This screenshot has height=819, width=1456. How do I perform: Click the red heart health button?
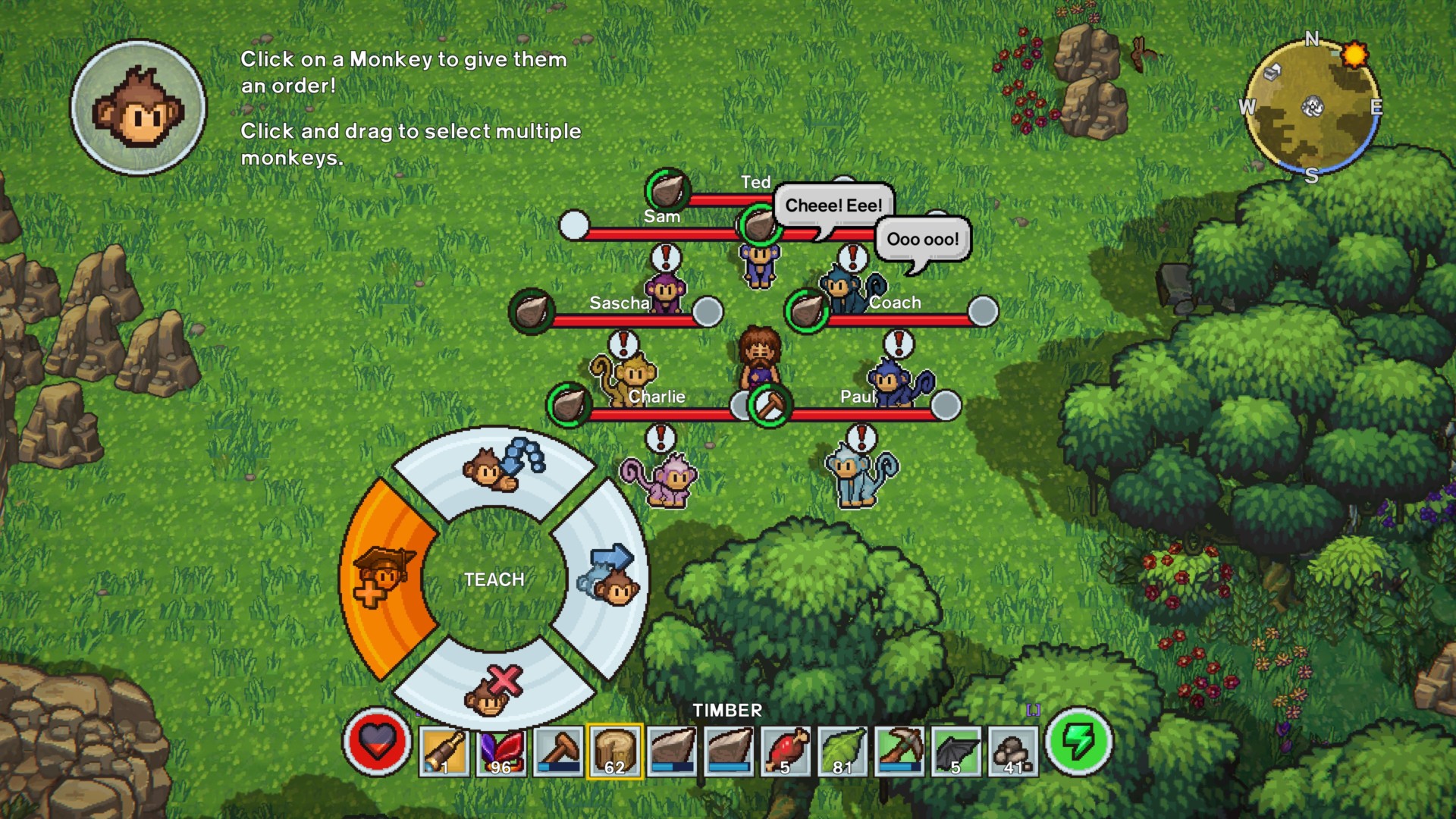coord(377,742)
